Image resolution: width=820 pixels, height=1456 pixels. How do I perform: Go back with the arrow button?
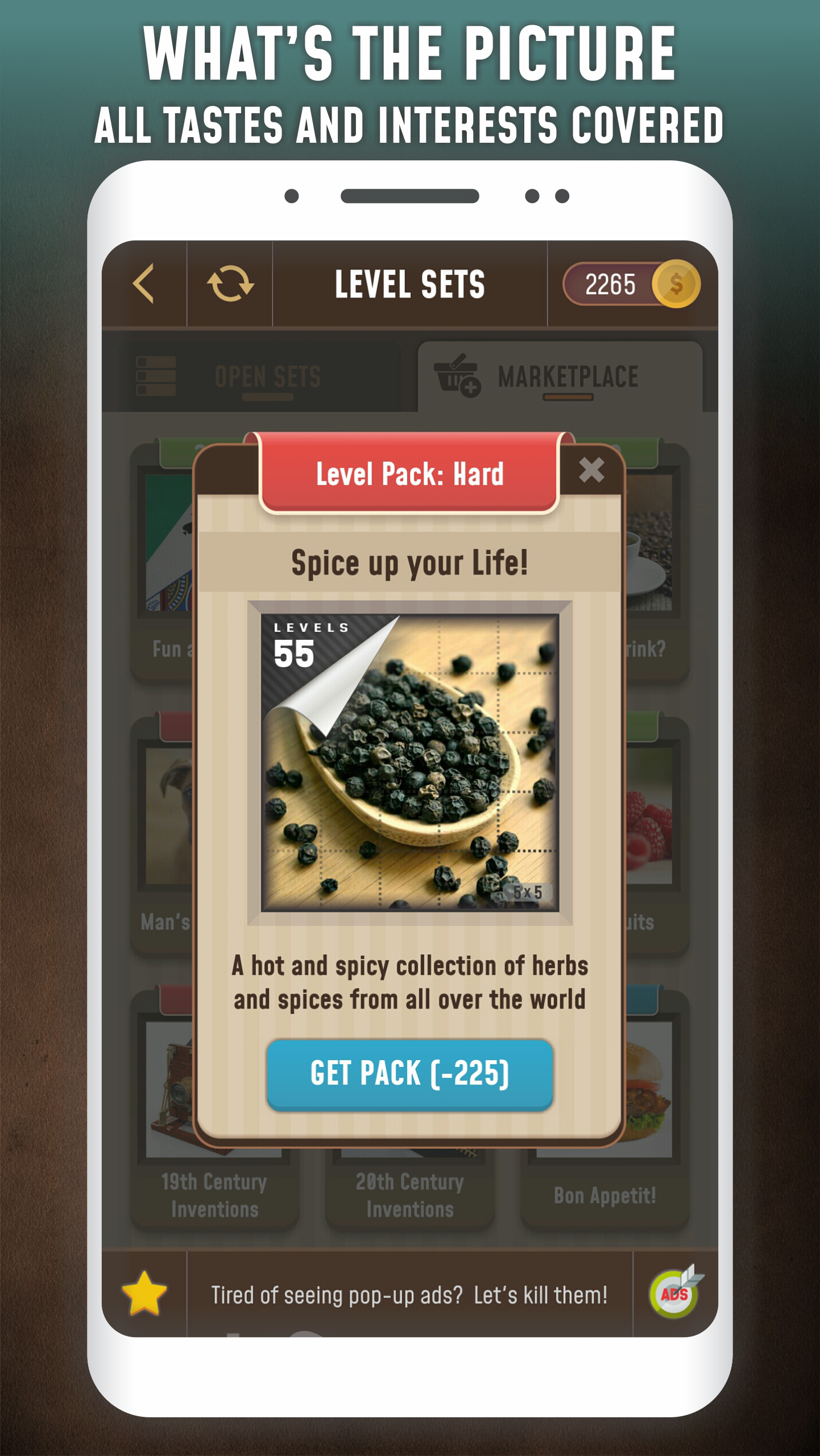point(144,283)
